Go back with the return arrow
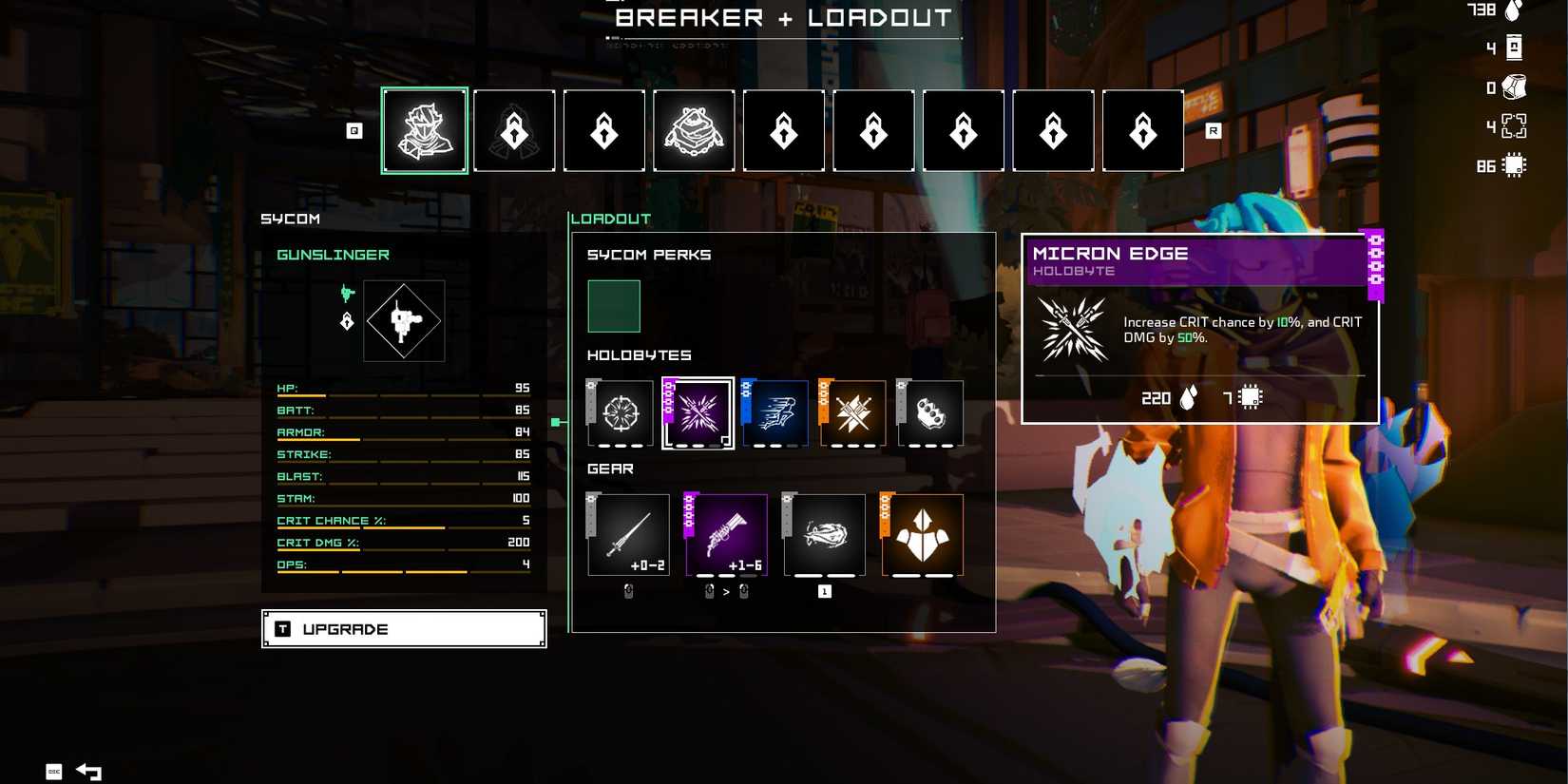This screenshot has width=1568, height=784. pos(89,772)
